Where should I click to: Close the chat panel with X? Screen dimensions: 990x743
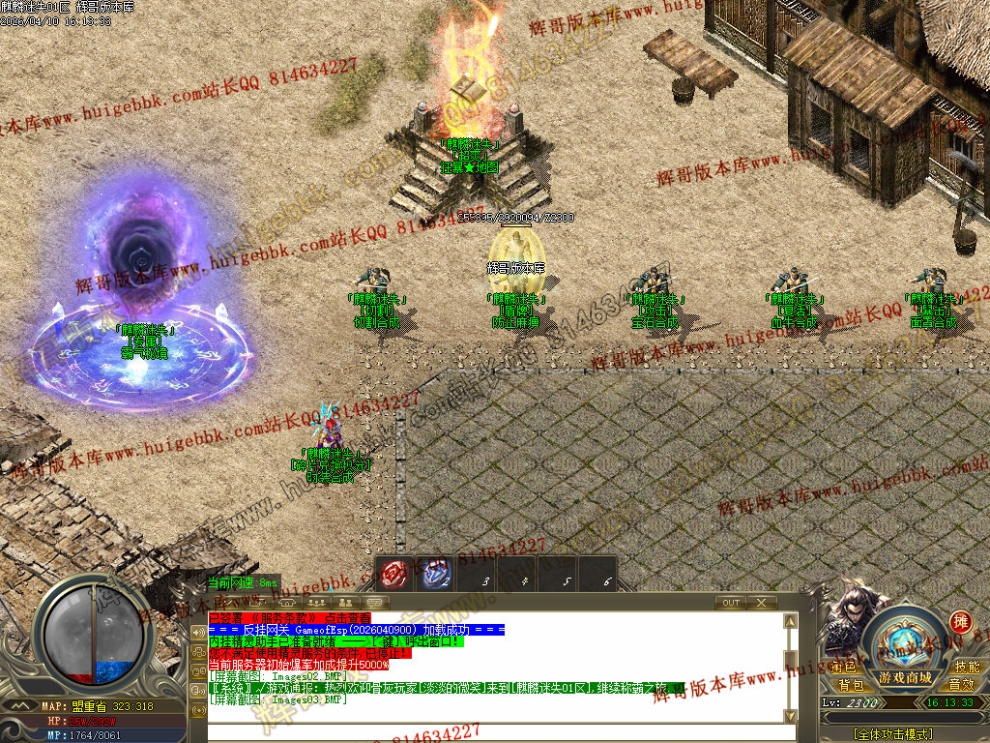coord(762,603)
